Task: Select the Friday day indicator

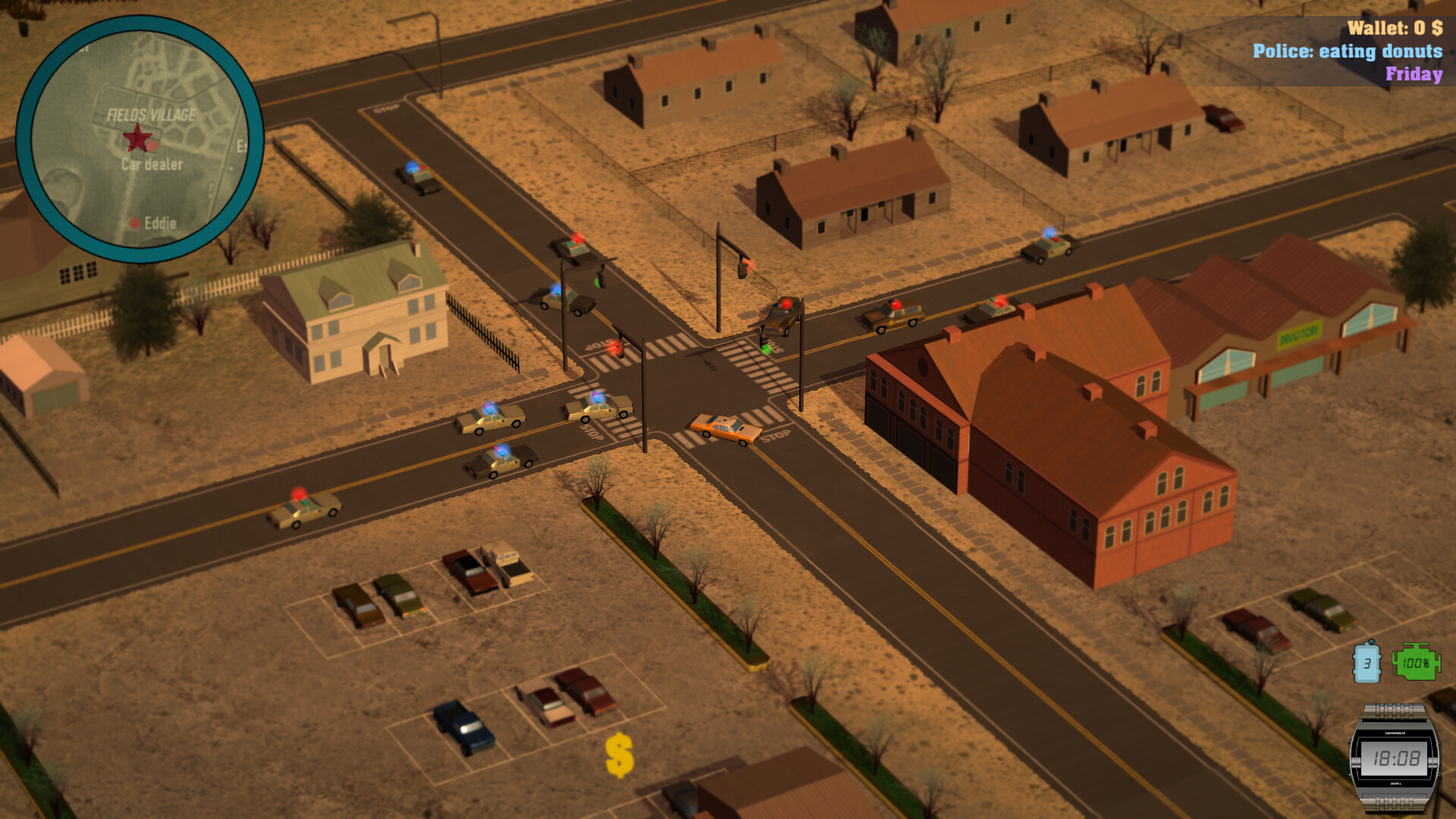Action: tap(1414, 74)
